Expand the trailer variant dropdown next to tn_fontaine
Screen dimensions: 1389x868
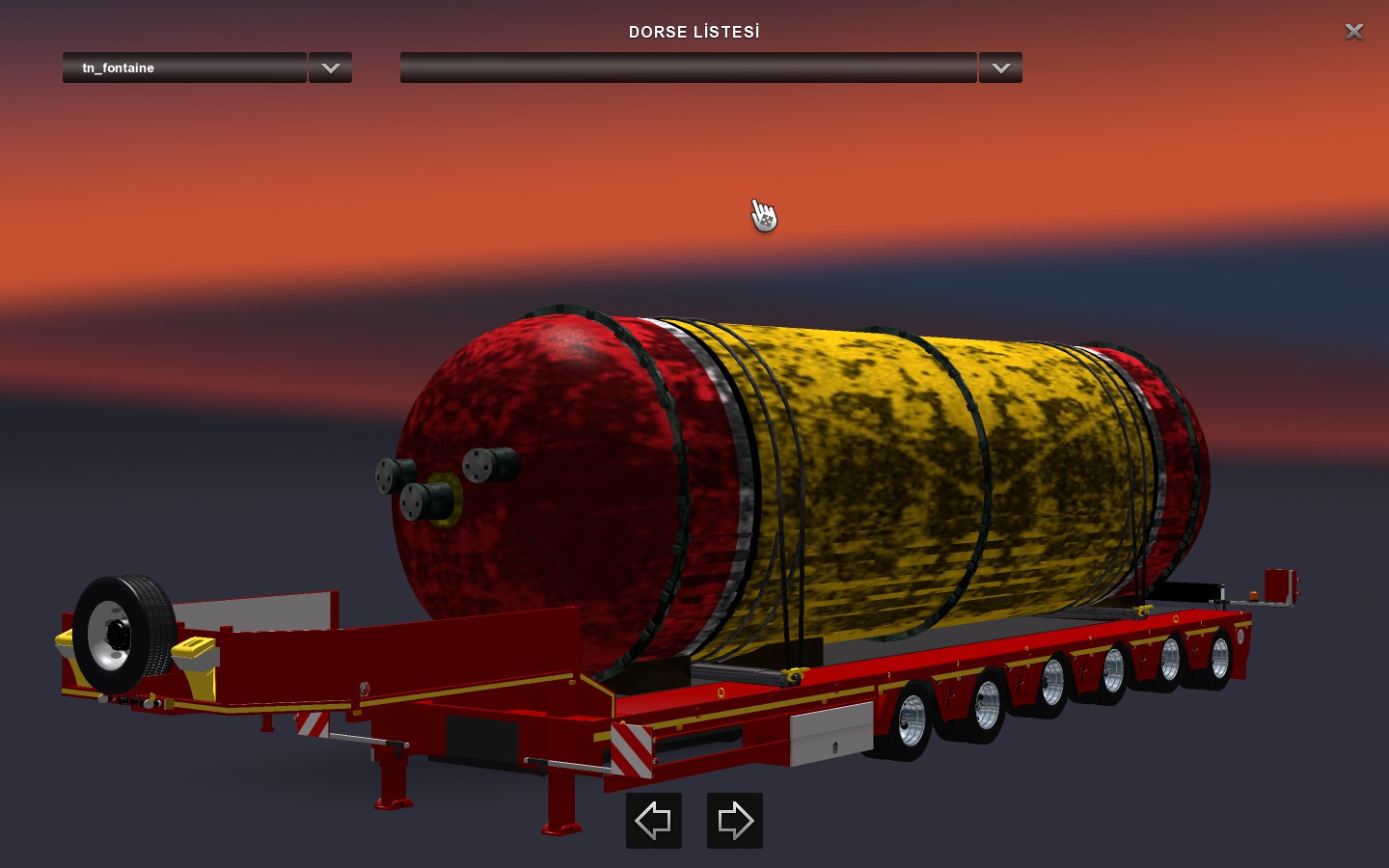point(999,68)
